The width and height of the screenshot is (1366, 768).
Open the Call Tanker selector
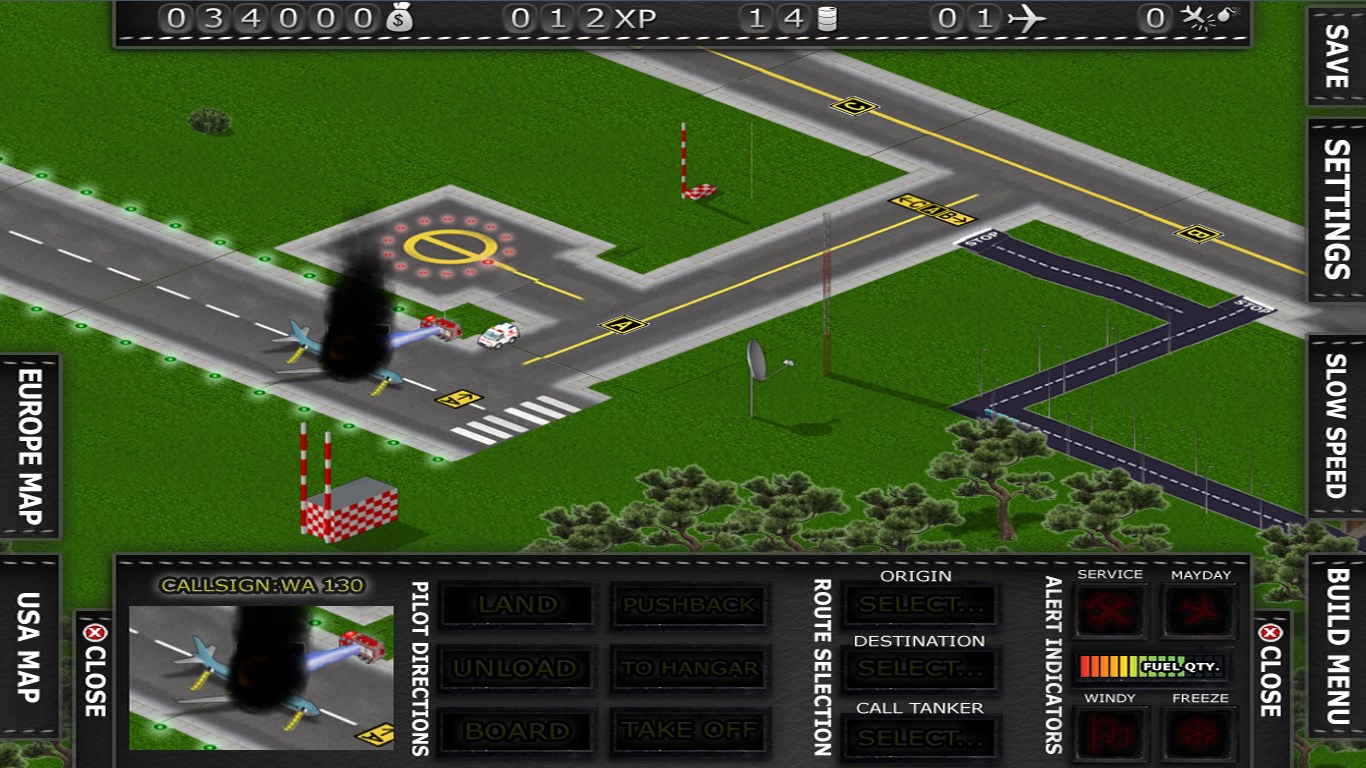[x=920, y=738]
